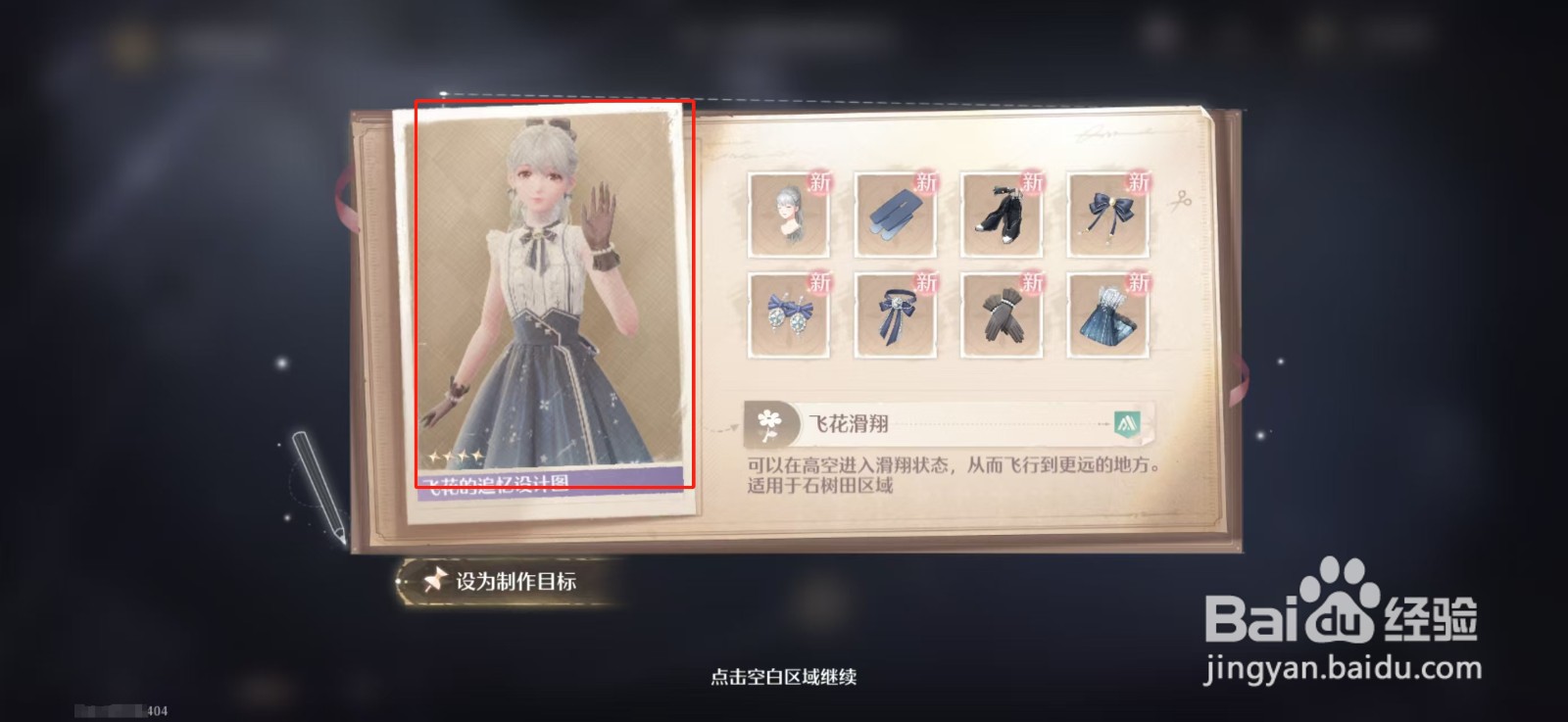This screenshot has height=722, width=1568.
Task: Select the new hairstyle item icon
Action: pos(789,211)
